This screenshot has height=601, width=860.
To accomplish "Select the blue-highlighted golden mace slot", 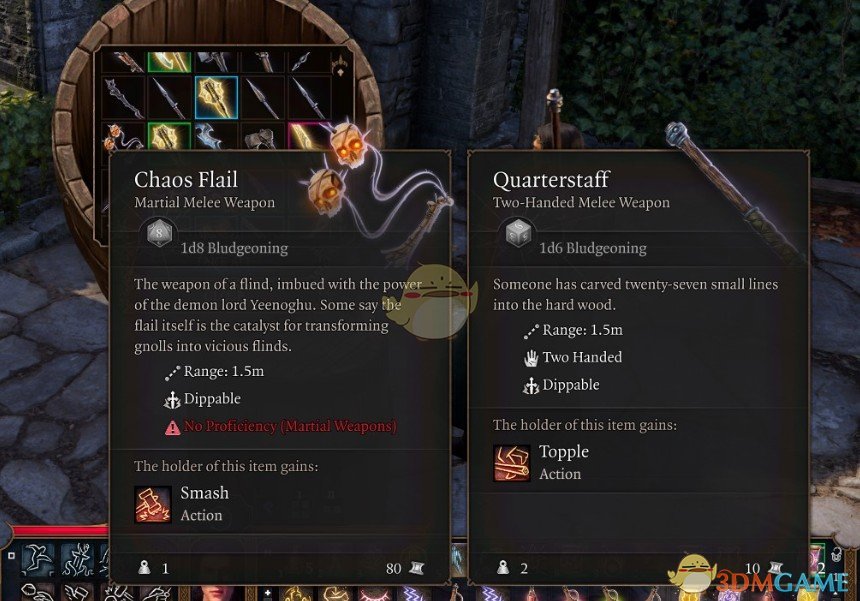I will 216,98.
